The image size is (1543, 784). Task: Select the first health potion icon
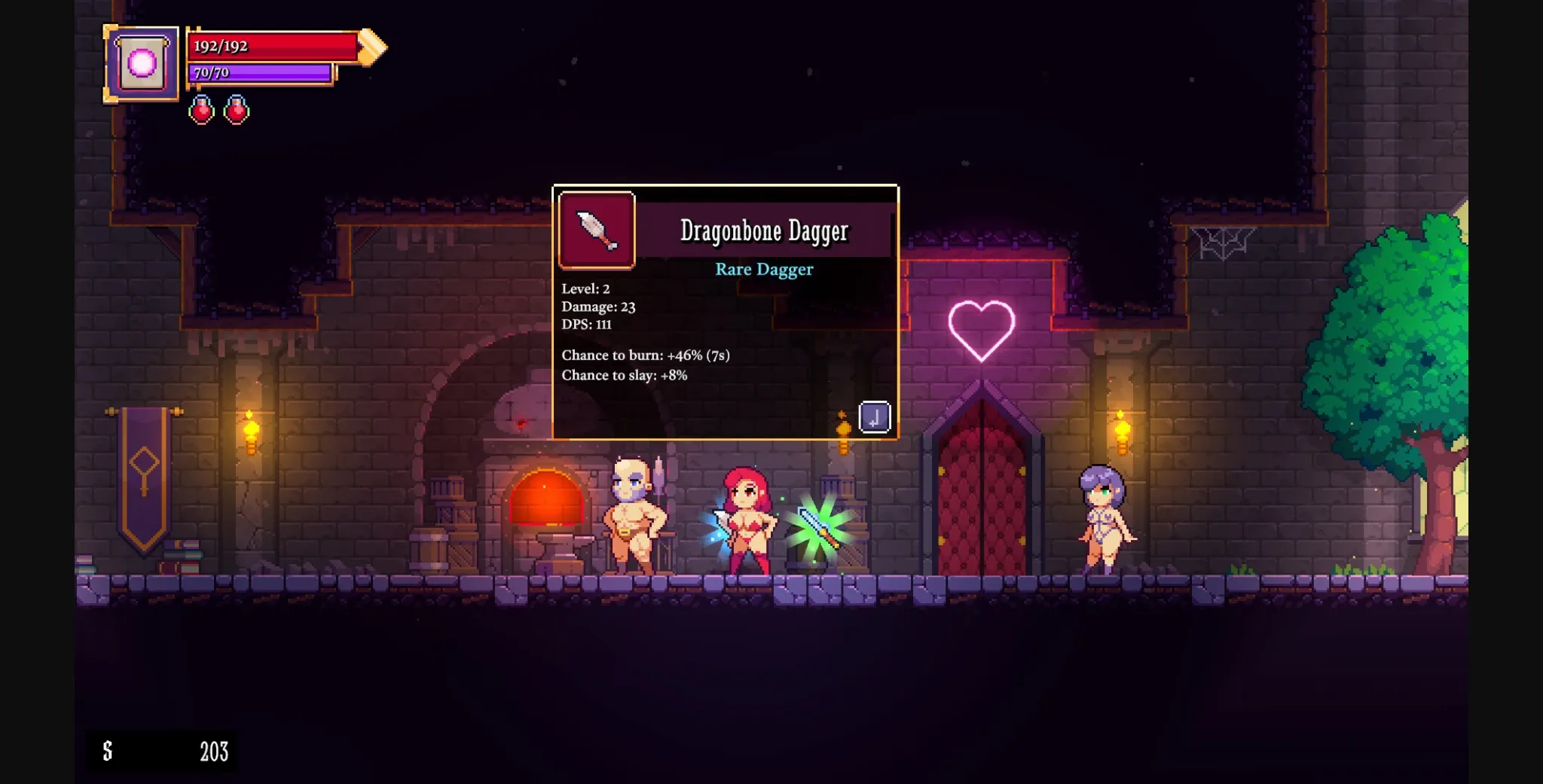(200, 108)
